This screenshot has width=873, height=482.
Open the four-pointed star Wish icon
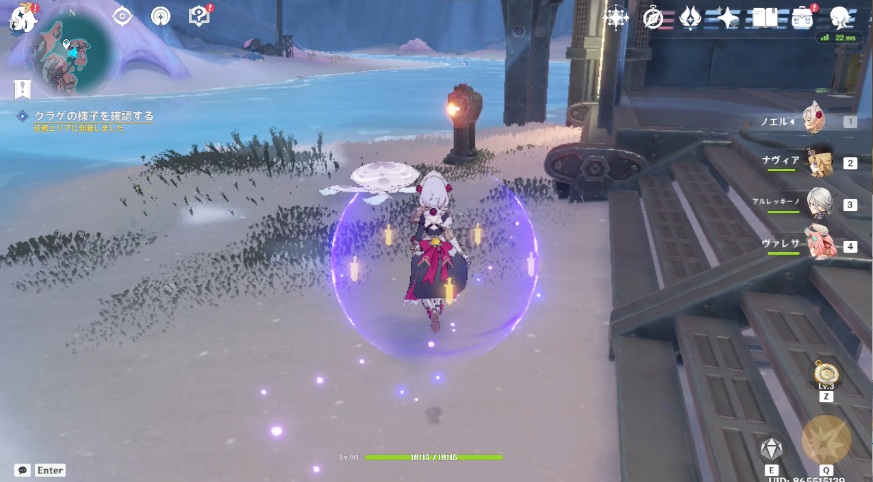pyautogui.click(x=615, y=17)
